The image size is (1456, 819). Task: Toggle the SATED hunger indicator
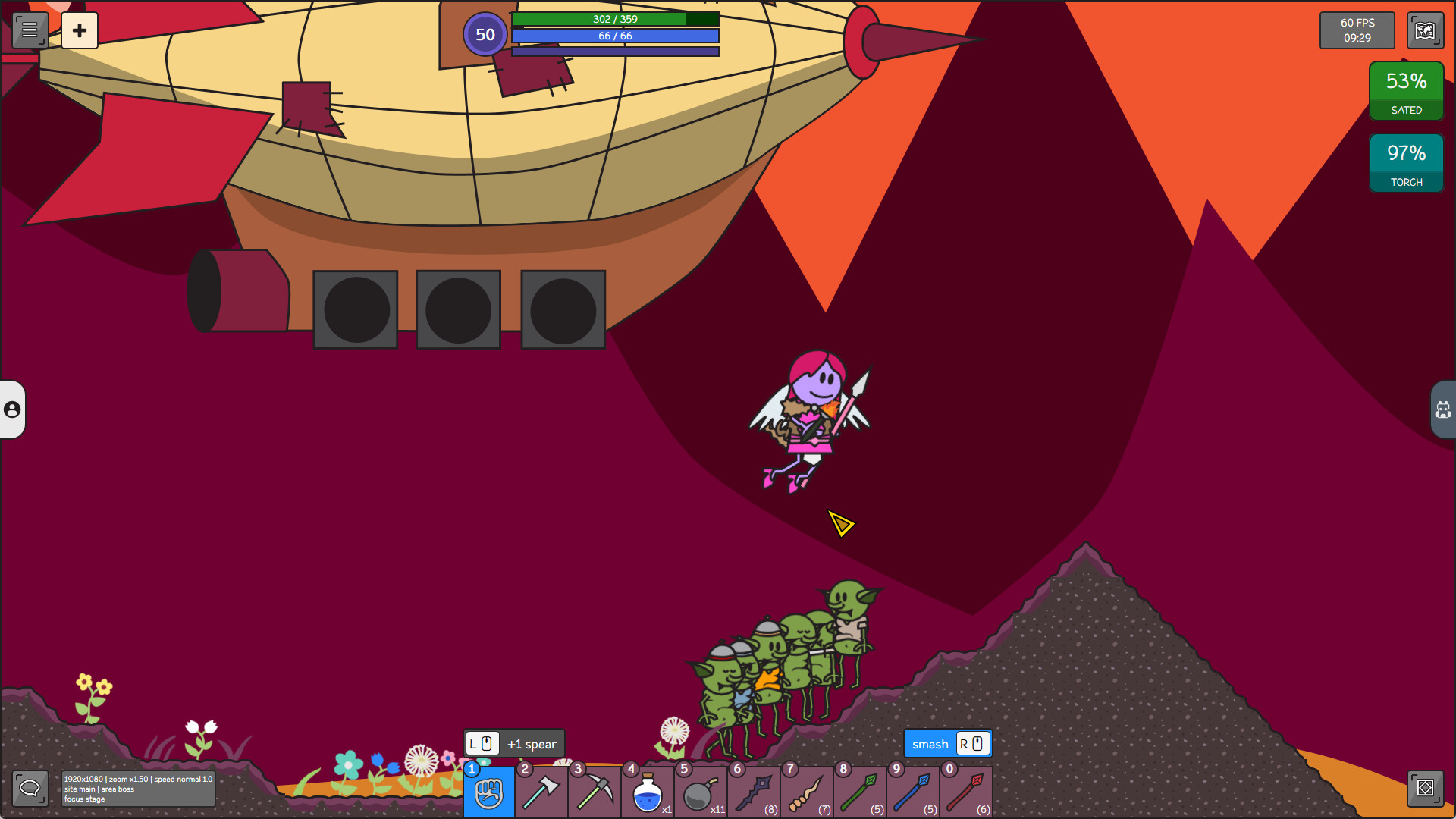[x=1406, y=89]
